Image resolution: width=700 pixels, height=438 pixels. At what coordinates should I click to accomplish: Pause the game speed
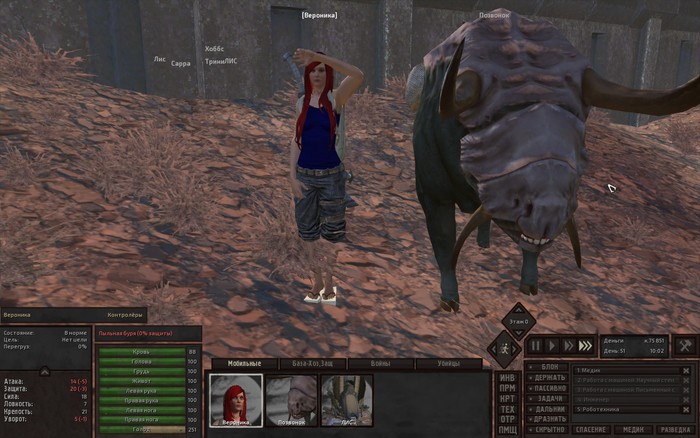536,345
